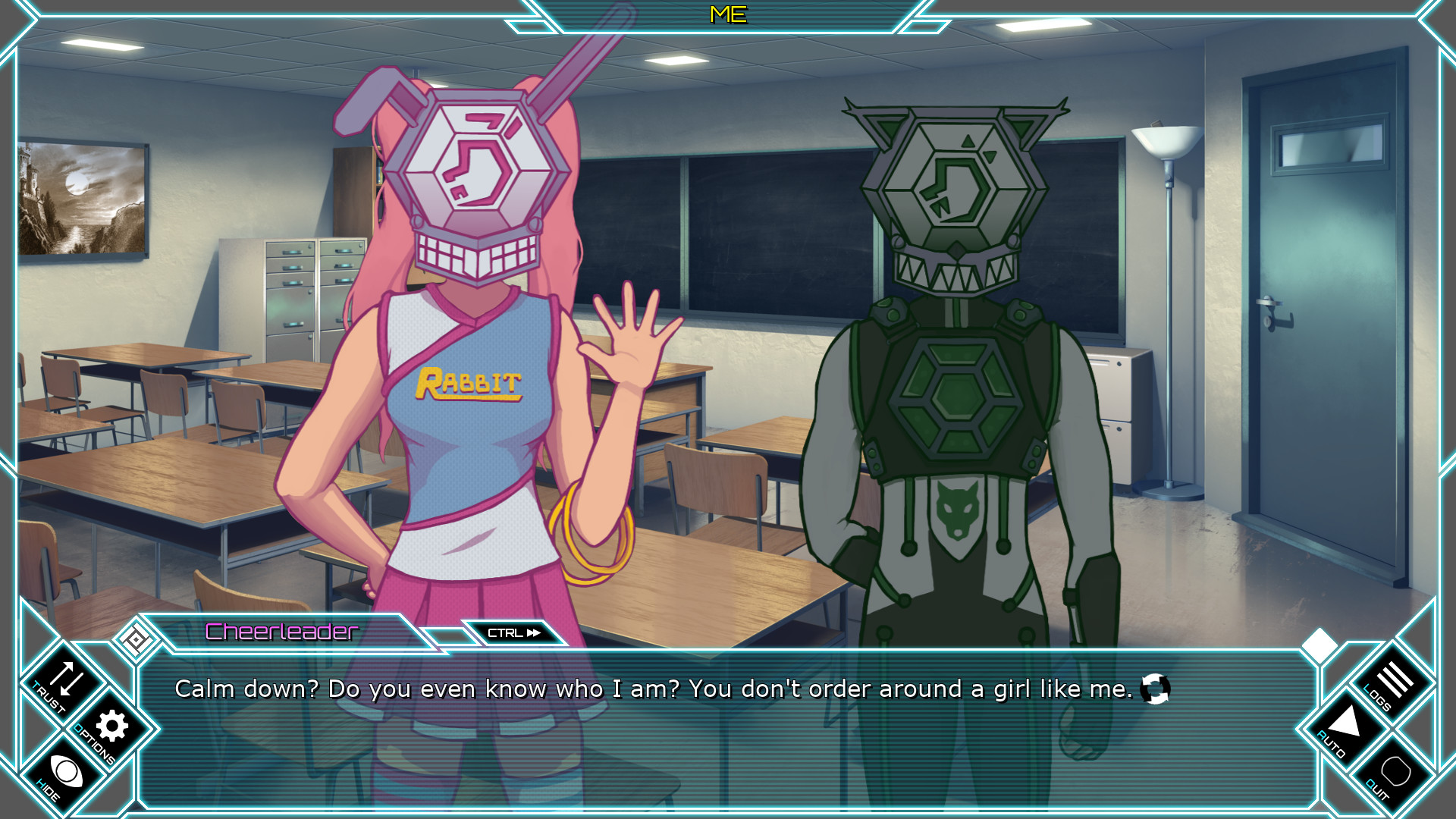Click the diamond emblem beside the Cheerleader nameplate
This screenshot has width=1456, height=819.
[x=135, y=639]
